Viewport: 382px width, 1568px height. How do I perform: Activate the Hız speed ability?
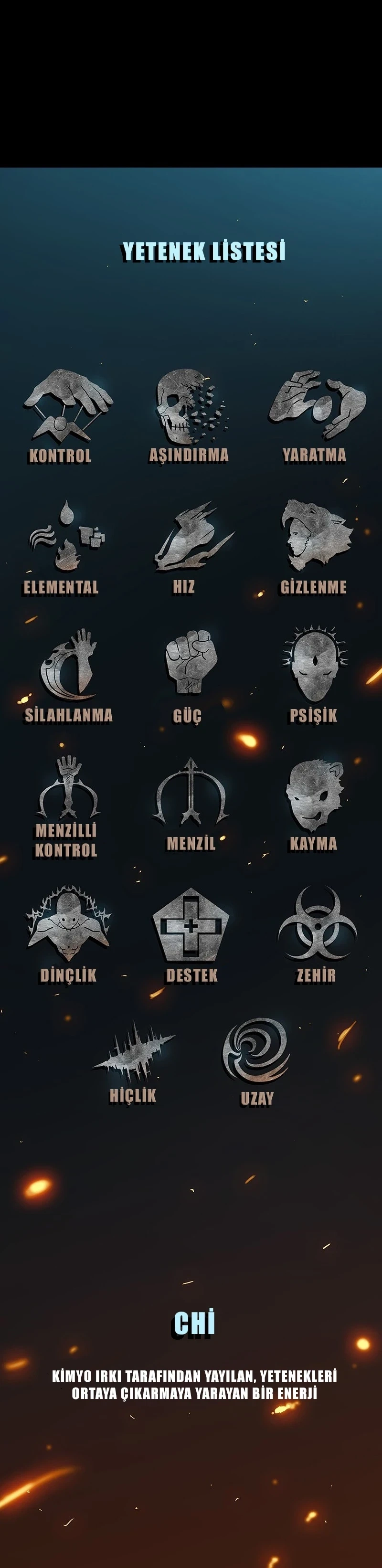191,536
